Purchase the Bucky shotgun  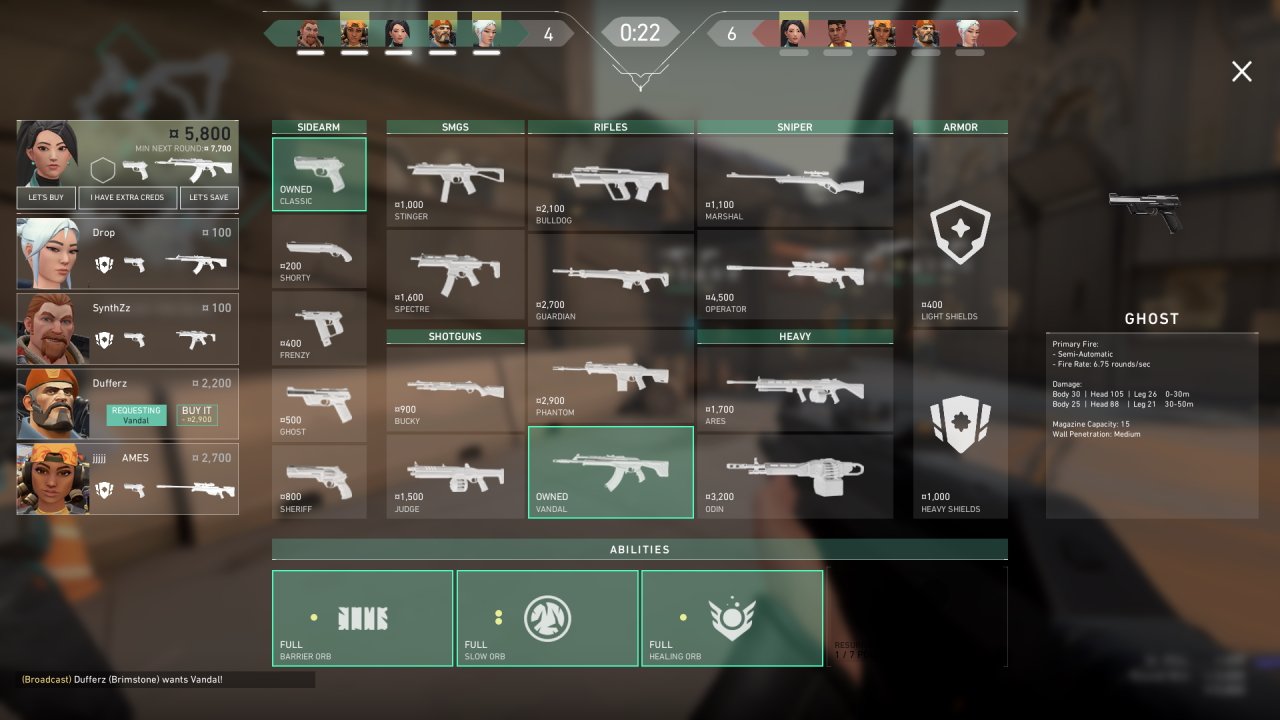click(x=455, y=388)
